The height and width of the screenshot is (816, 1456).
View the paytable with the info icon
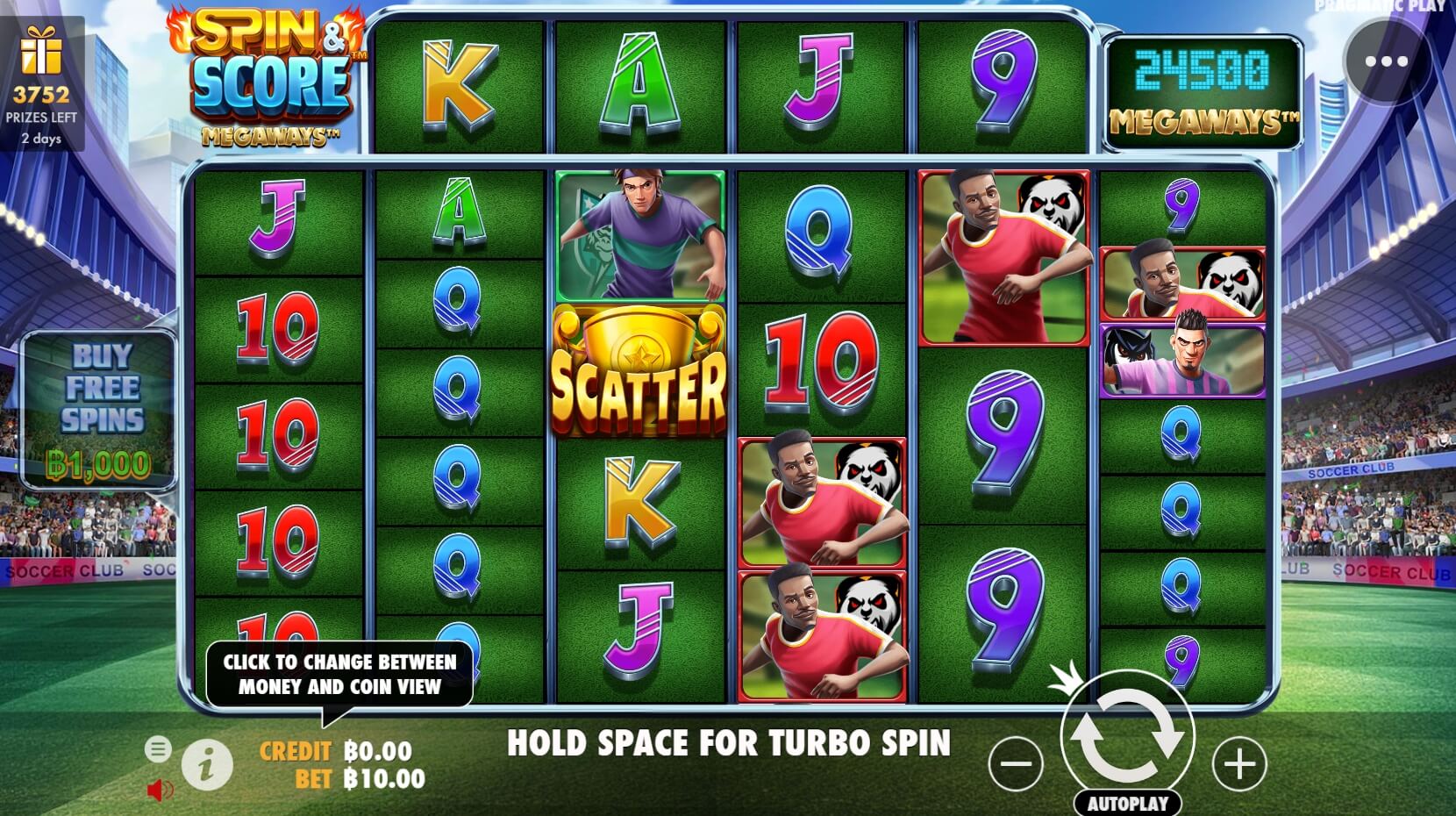point(209,763)
